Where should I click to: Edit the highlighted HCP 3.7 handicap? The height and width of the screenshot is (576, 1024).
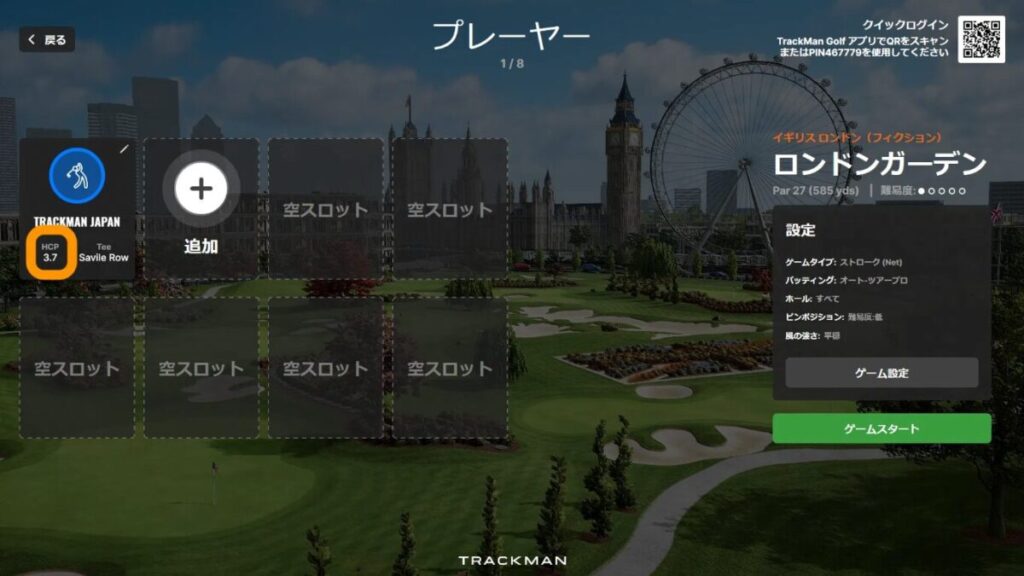[51, 252]
